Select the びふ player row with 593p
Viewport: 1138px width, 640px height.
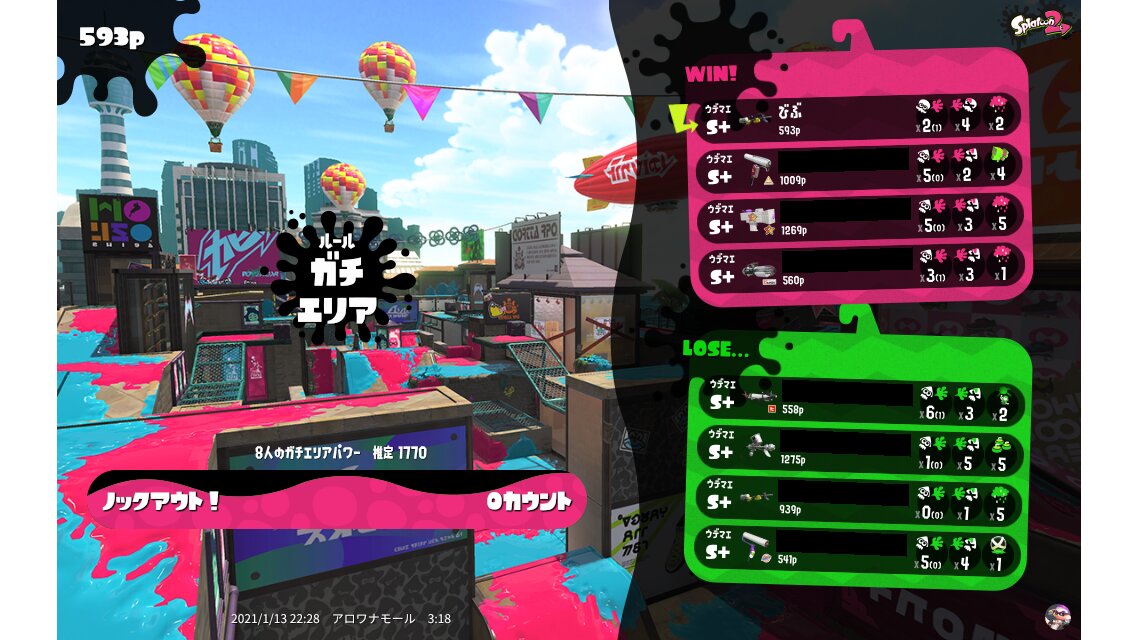coord(858,117)
